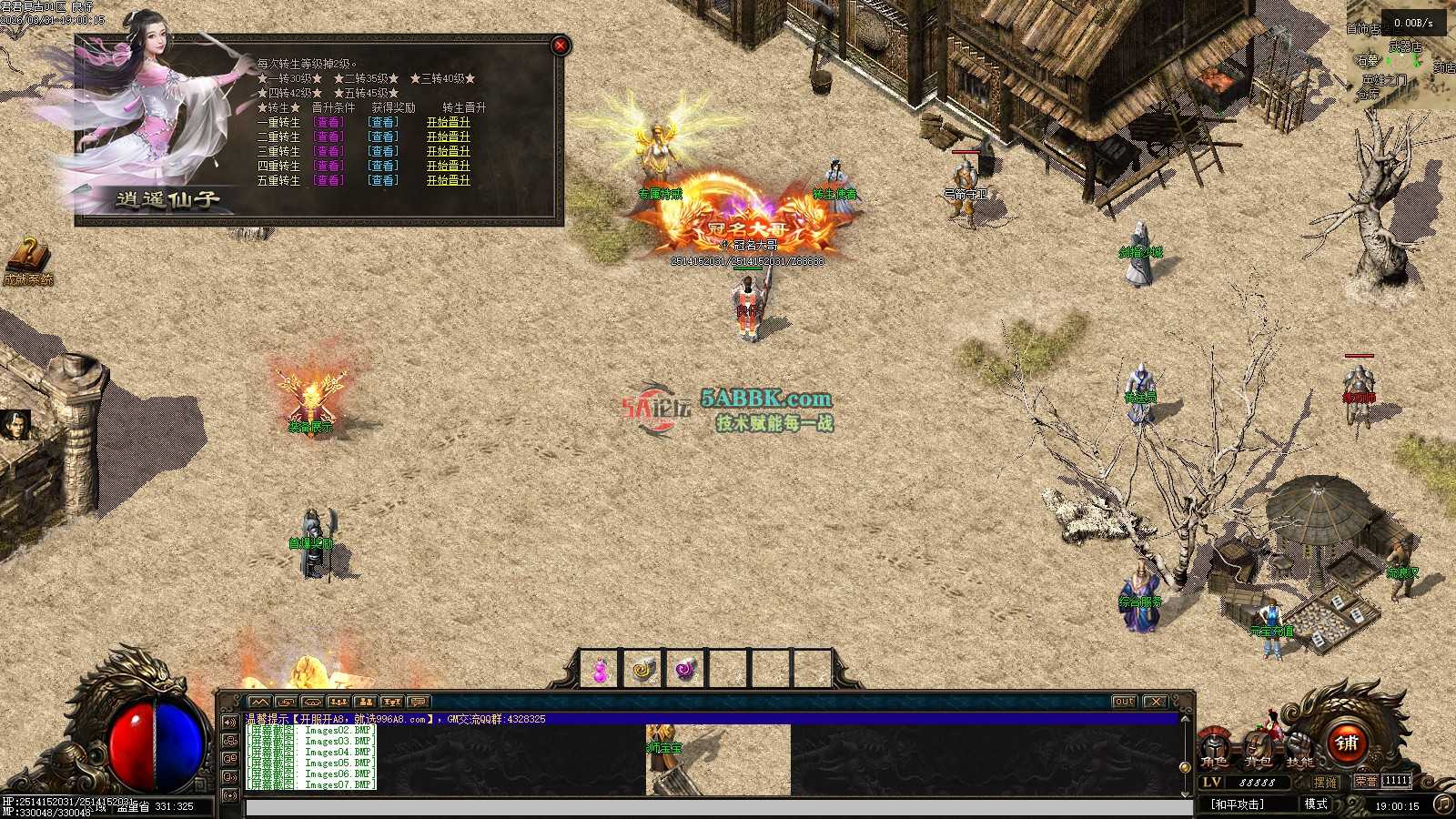Click the 摆摊 stall button
This screenshot has width=1456, height=819.
1326,782
